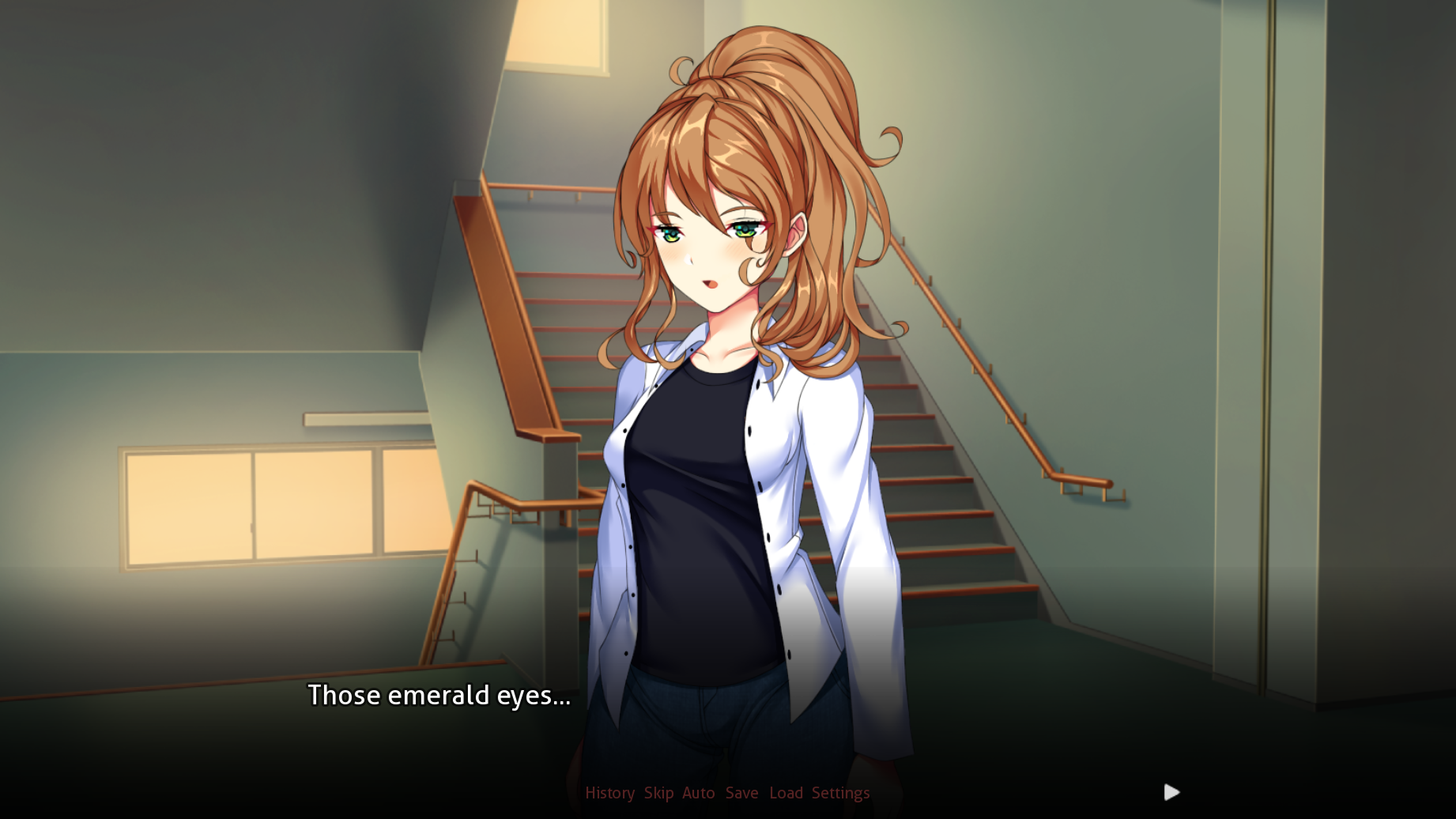Screen dimensions: 1456x819
Task: Open the Save menu
Action: coord(741,793)
